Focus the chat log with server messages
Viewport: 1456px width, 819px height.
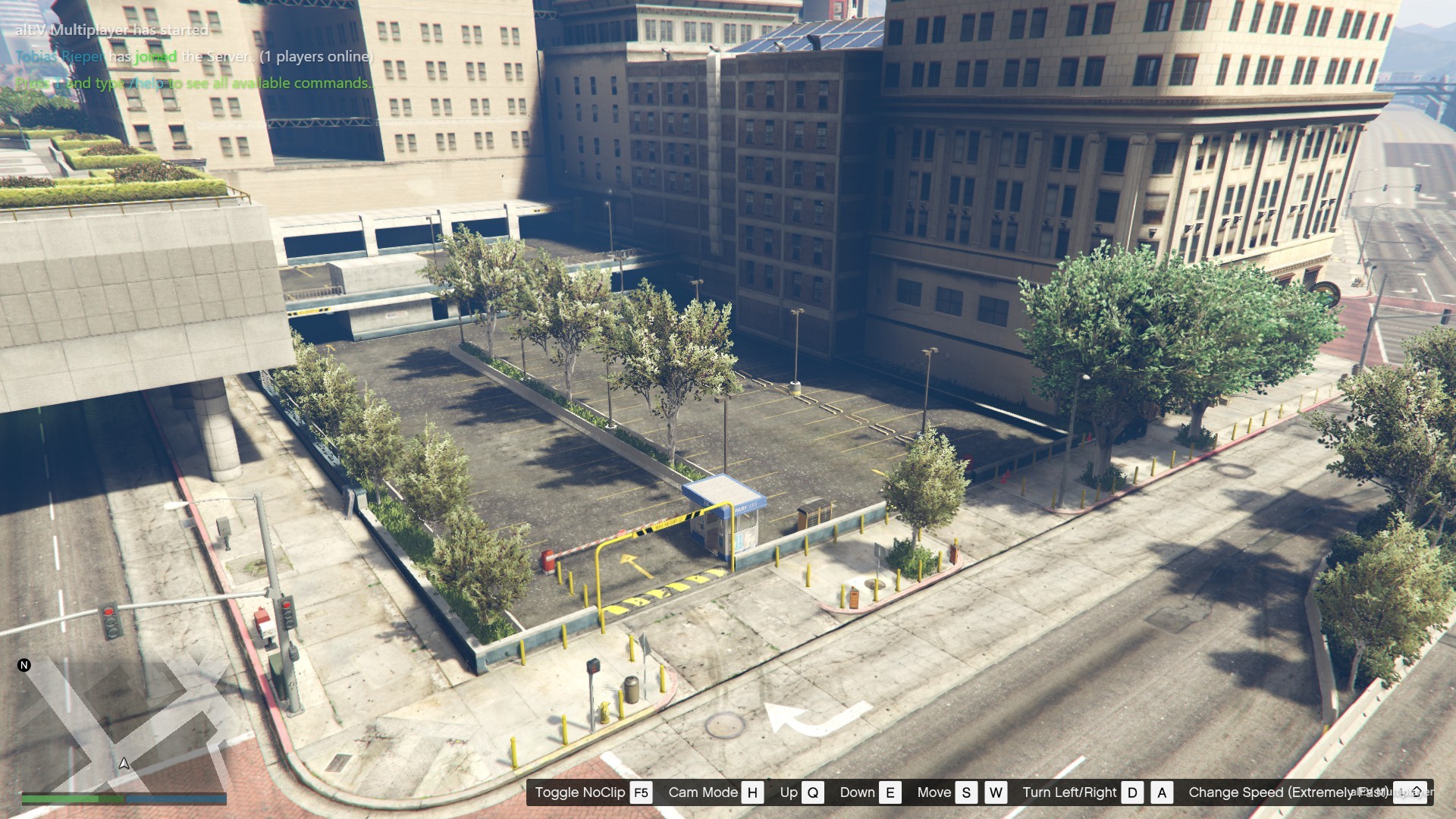(x=194, y=57)
